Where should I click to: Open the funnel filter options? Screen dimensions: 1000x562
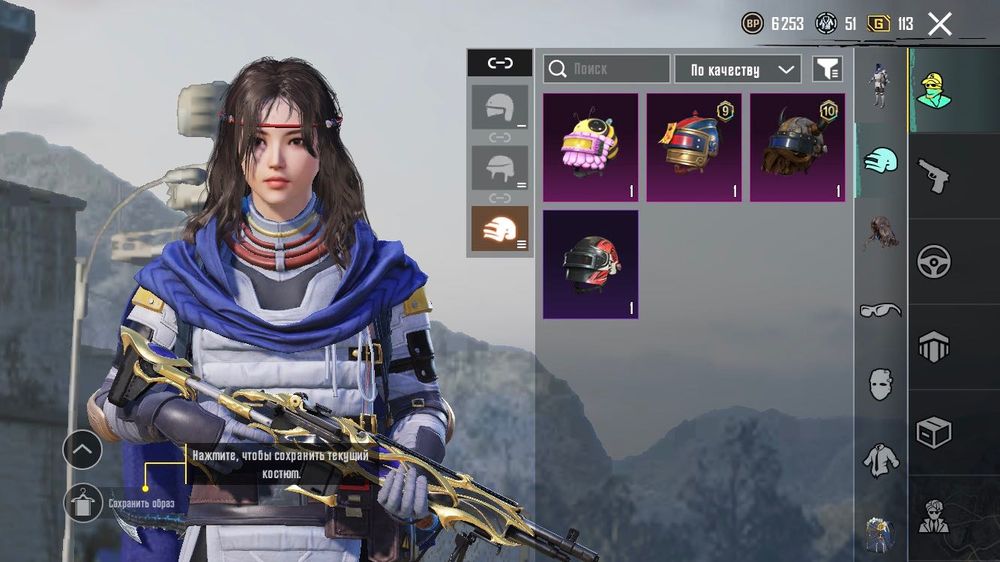[827, 69]
